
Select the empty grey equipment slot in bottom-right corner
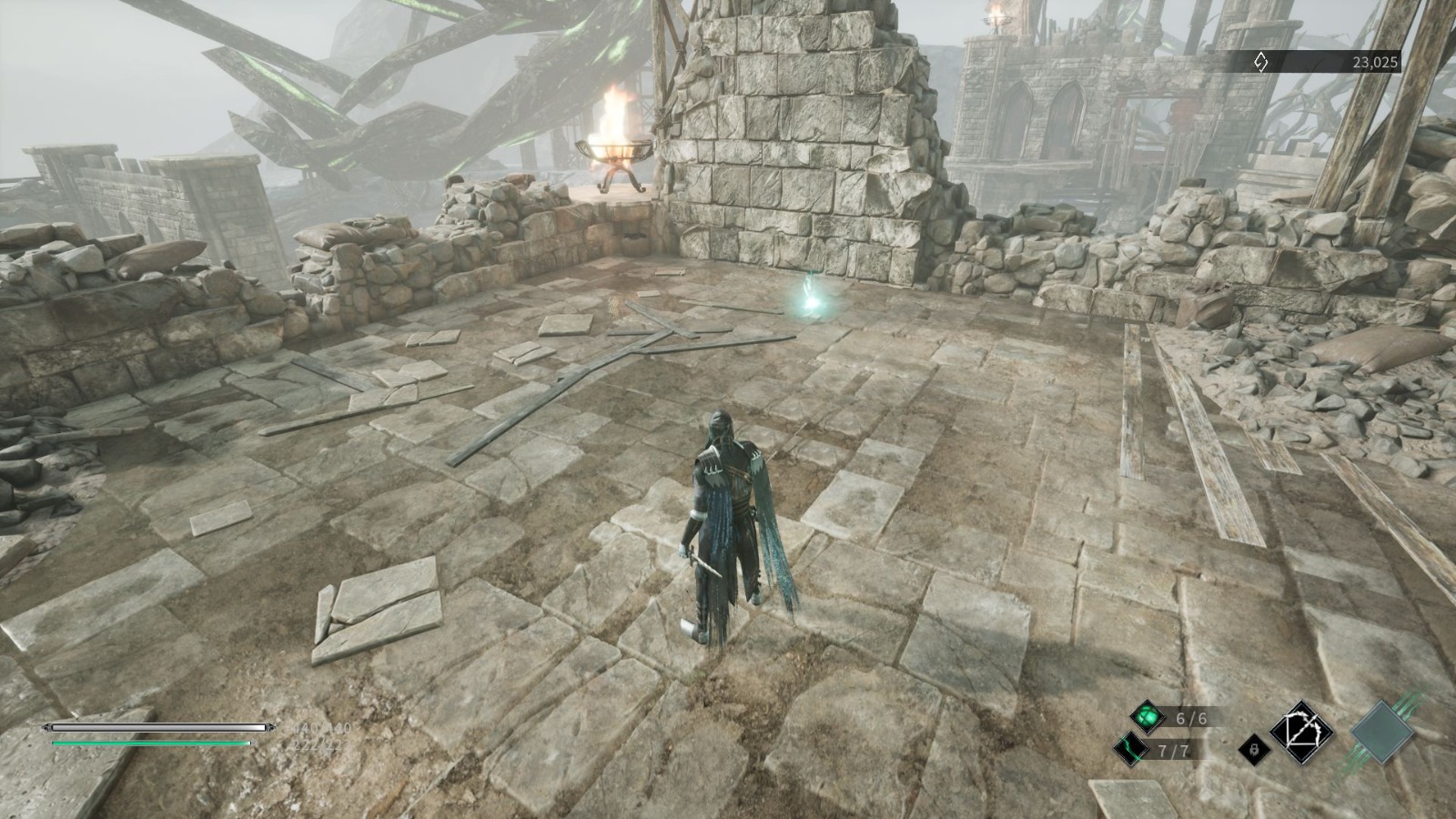1383,731
